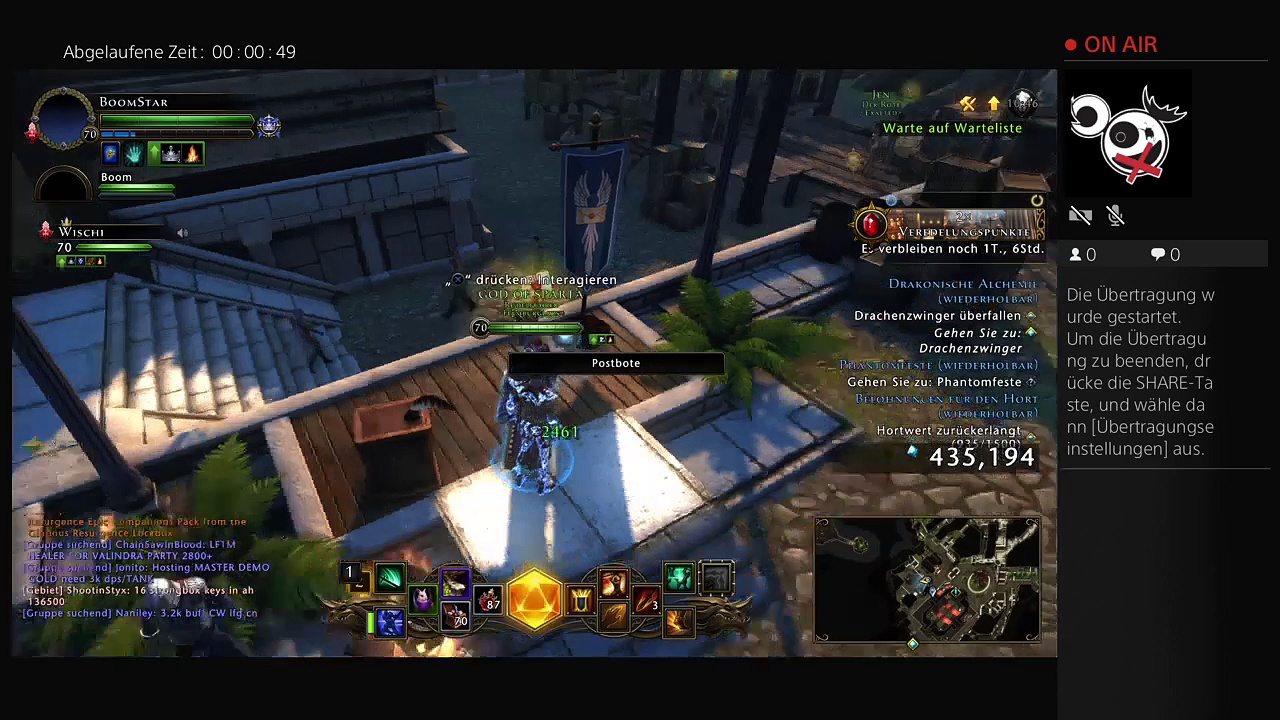The height and width of the screenshot is (720, 1280).
Task: Cast the fiery figure encounter power
Action: tap(614, 583)
